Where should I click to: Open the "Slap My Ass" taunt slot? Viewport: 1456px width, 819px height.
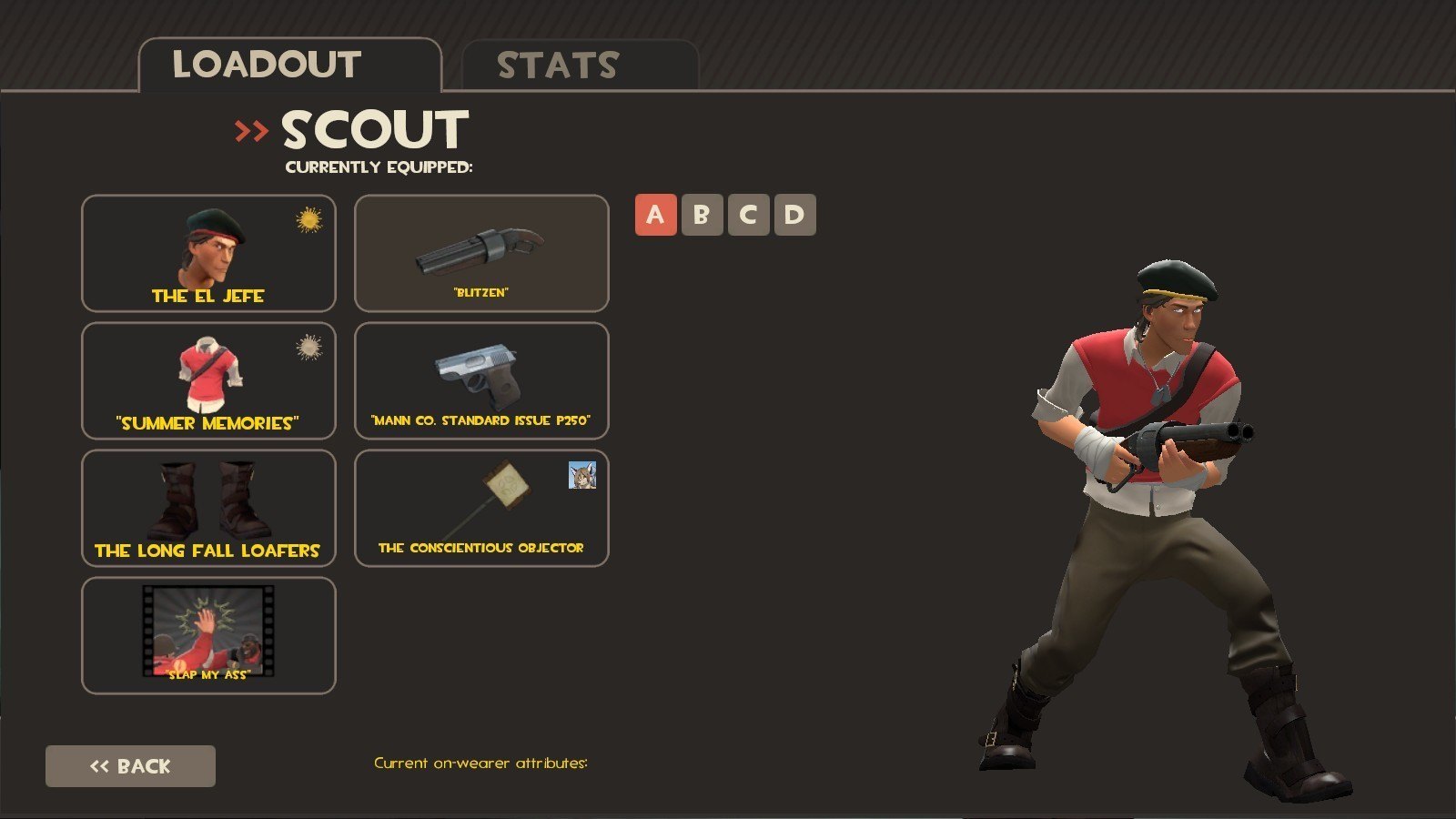pyautogui.click(x=208, y=635)
